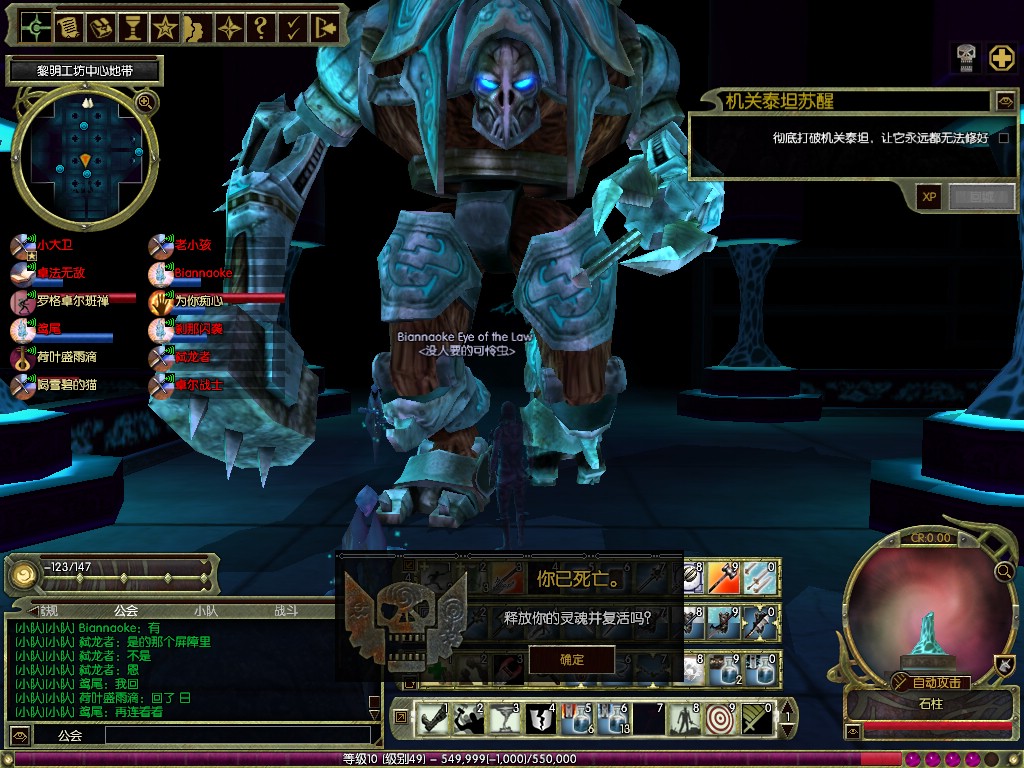Viewport: 1024px width, 768px height.
Task: Tick the objective checkbox in the quest panel
Action: [1004, 138]
